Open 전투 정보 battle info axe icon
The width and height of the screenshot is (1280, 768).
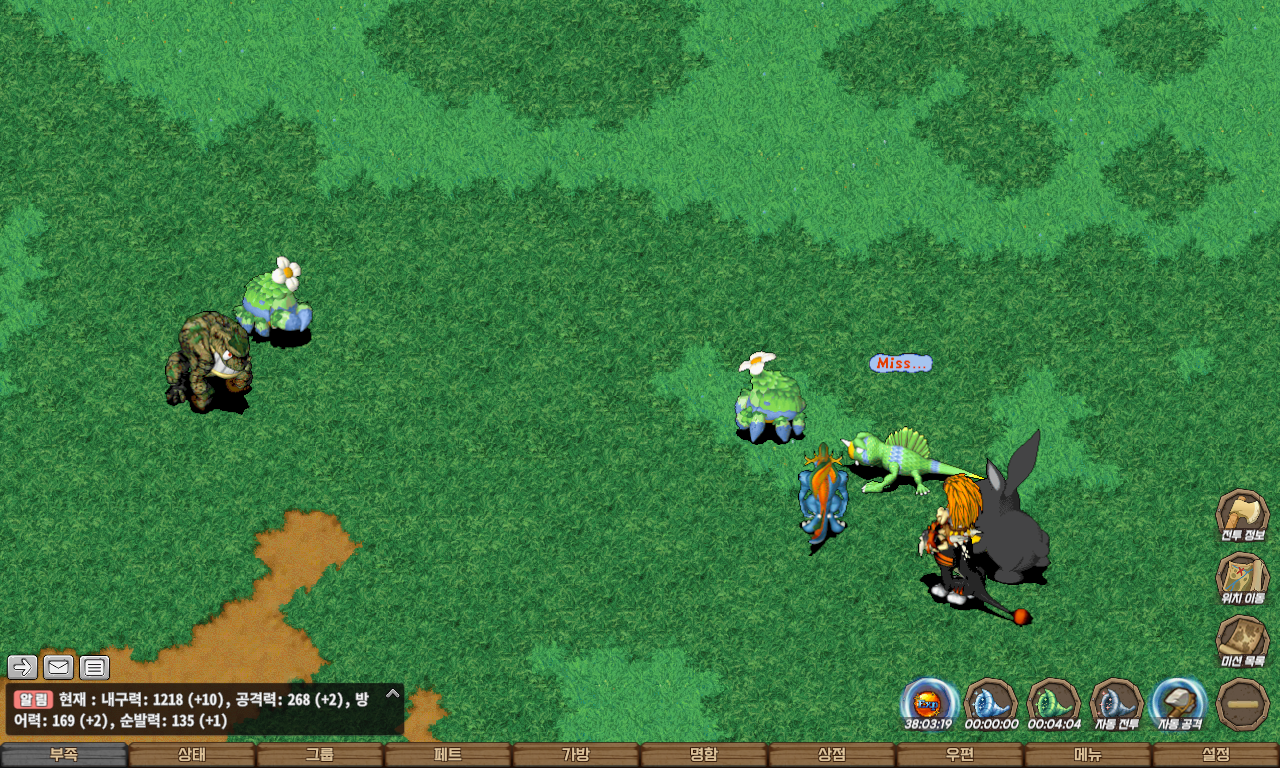(1242, 514)
